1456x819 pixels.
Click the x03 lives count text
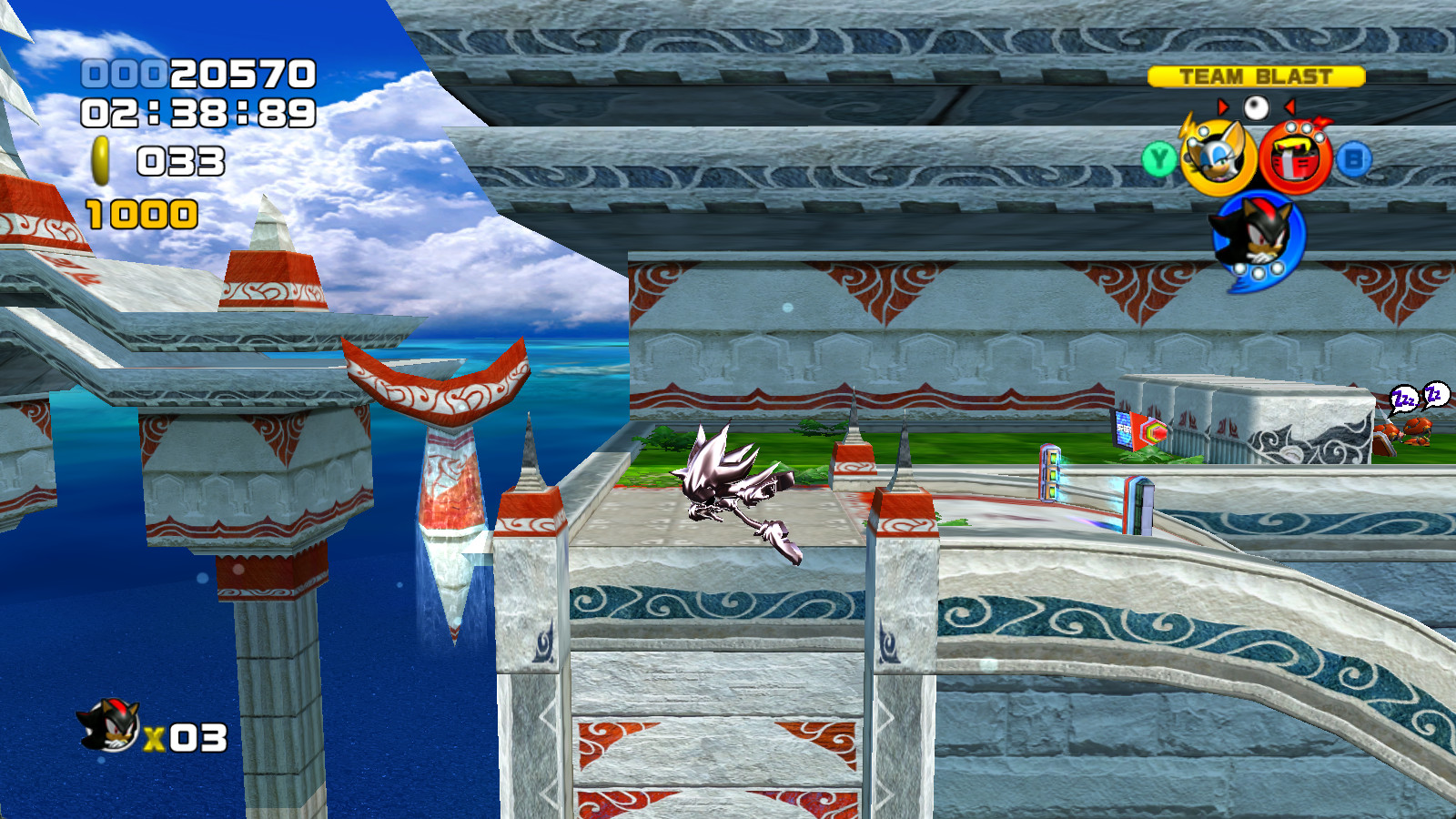[x=185, y=737]
